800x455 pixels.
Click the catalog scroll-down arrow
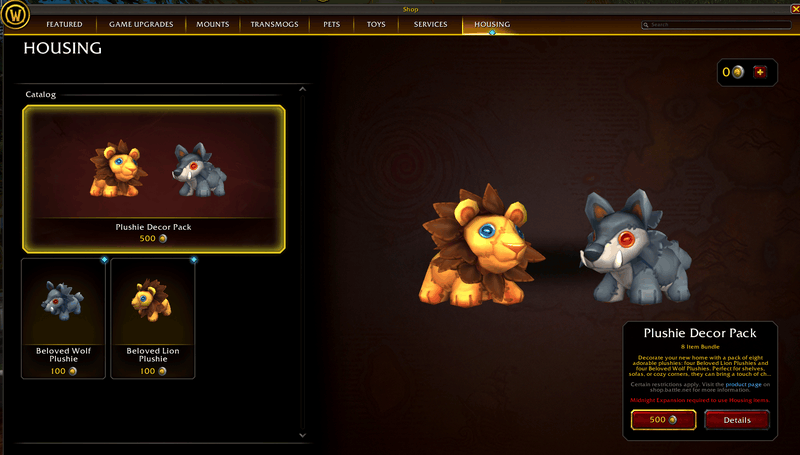pyautogui.click(x=303, y=436)
